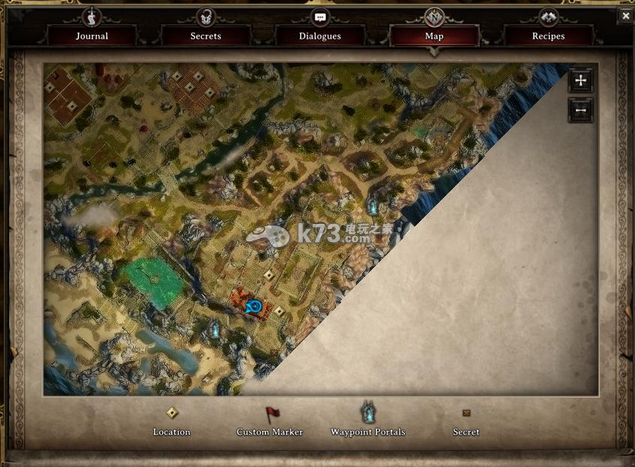Close the journal window

pyautogui.click(x=626, y=16)
